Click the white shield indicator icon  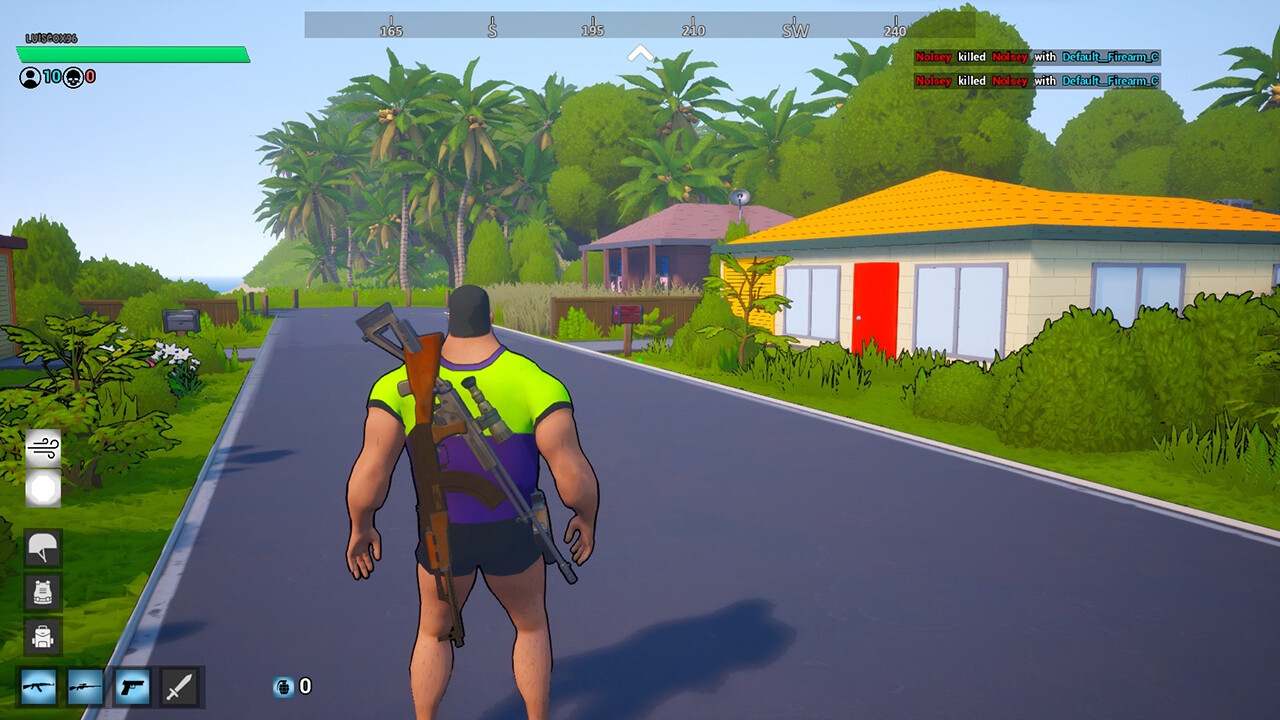42,491
